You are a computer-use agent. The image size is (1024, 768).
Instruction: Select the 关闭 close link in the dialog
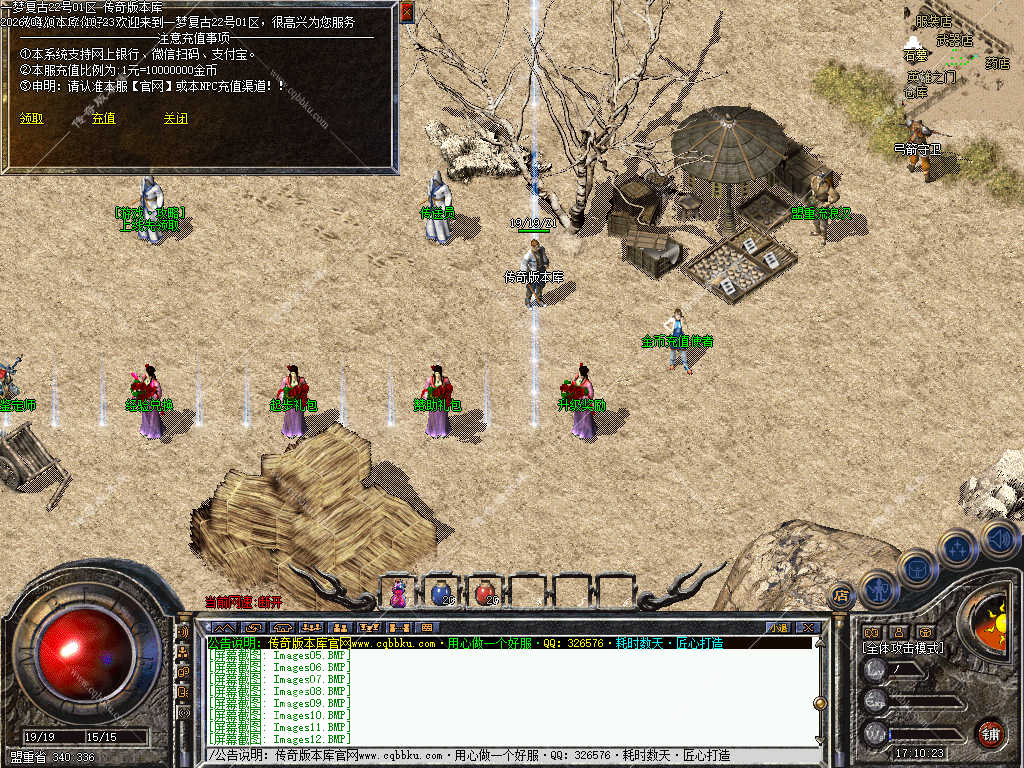[176, 118]
